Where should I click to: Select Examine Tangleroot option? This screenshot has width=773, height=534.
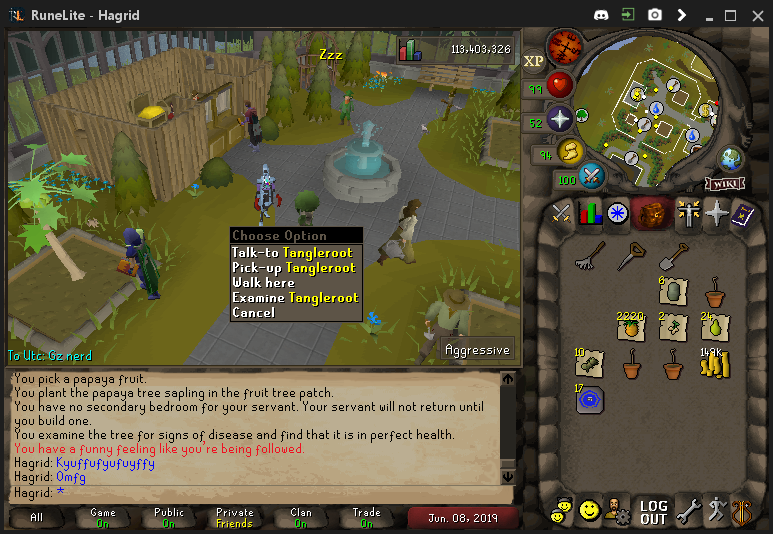(294, 298)
